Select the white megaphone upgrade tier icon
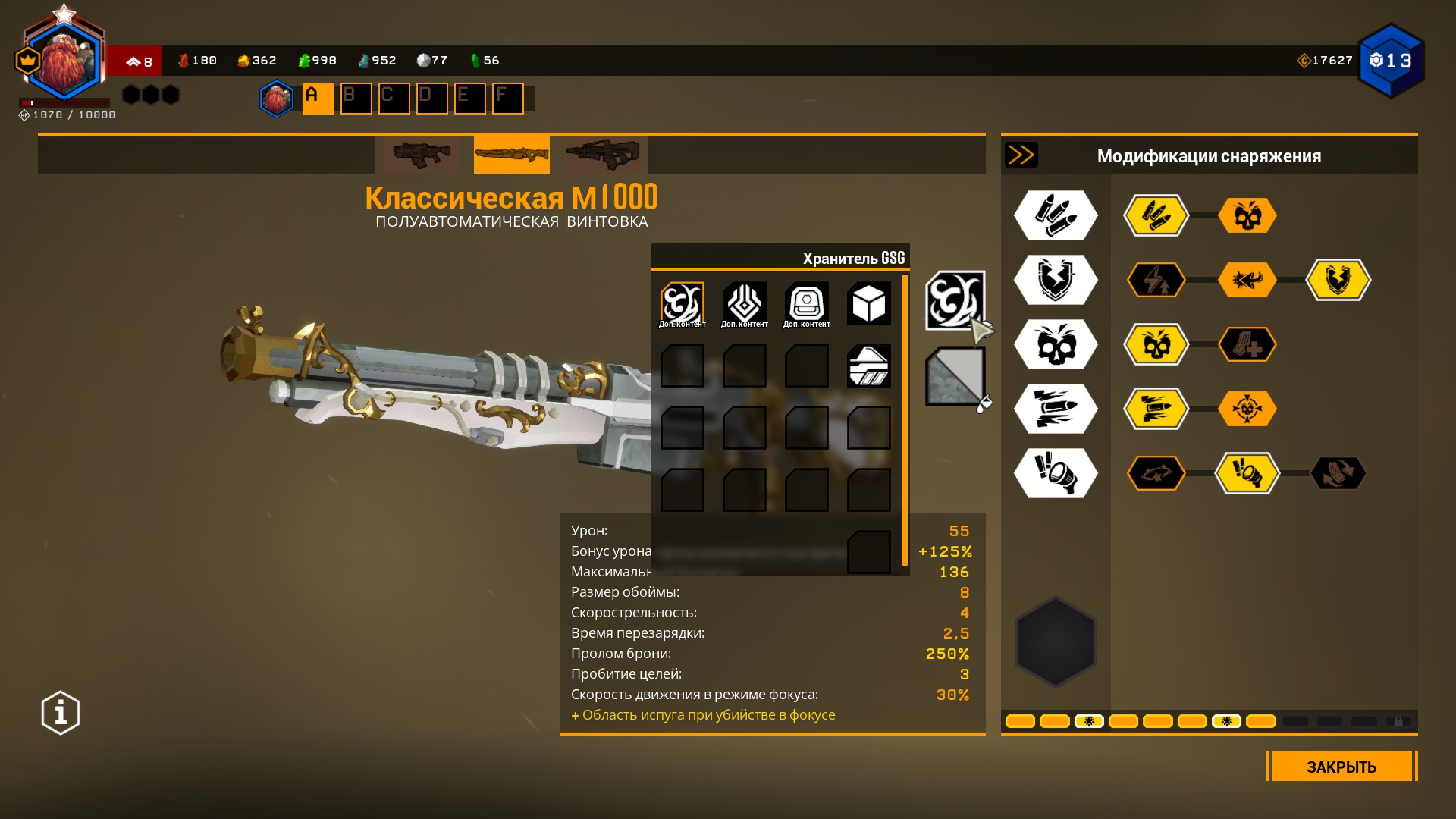The height and width of the screenshot is (819, 1456). [x=1056, y=473]
